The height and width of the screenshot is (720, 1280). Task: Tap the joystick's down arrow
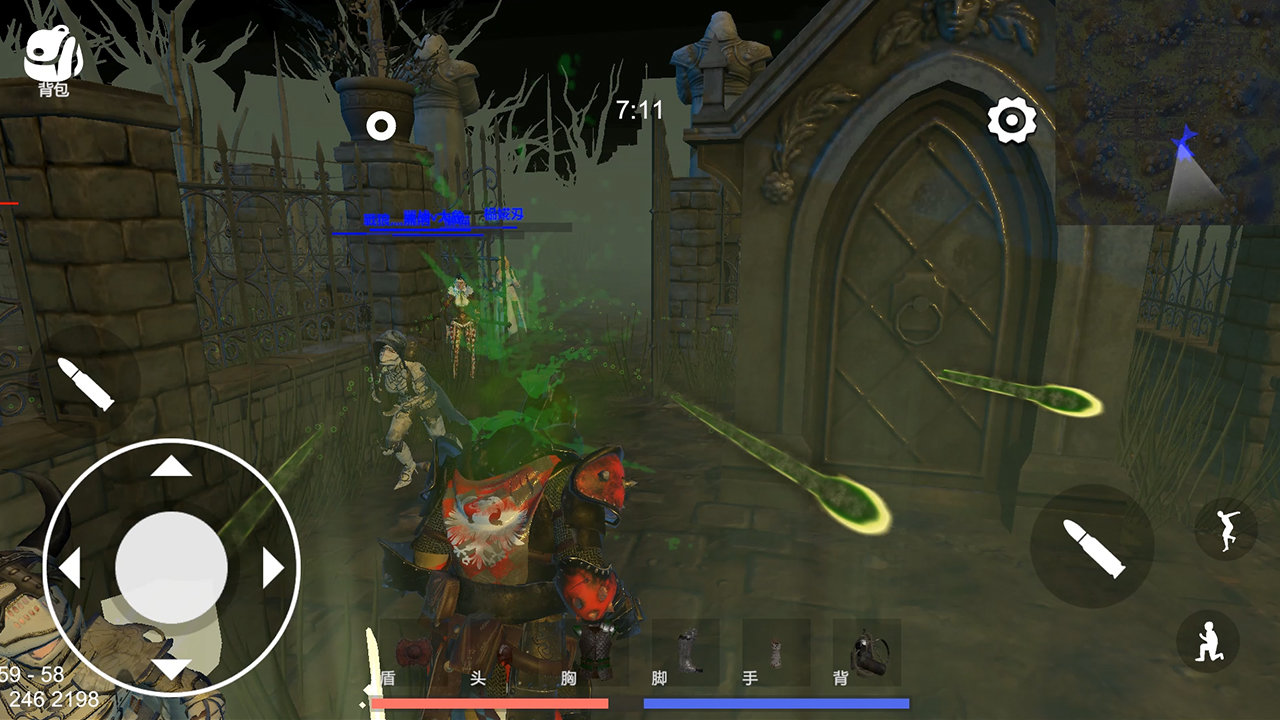171,668
